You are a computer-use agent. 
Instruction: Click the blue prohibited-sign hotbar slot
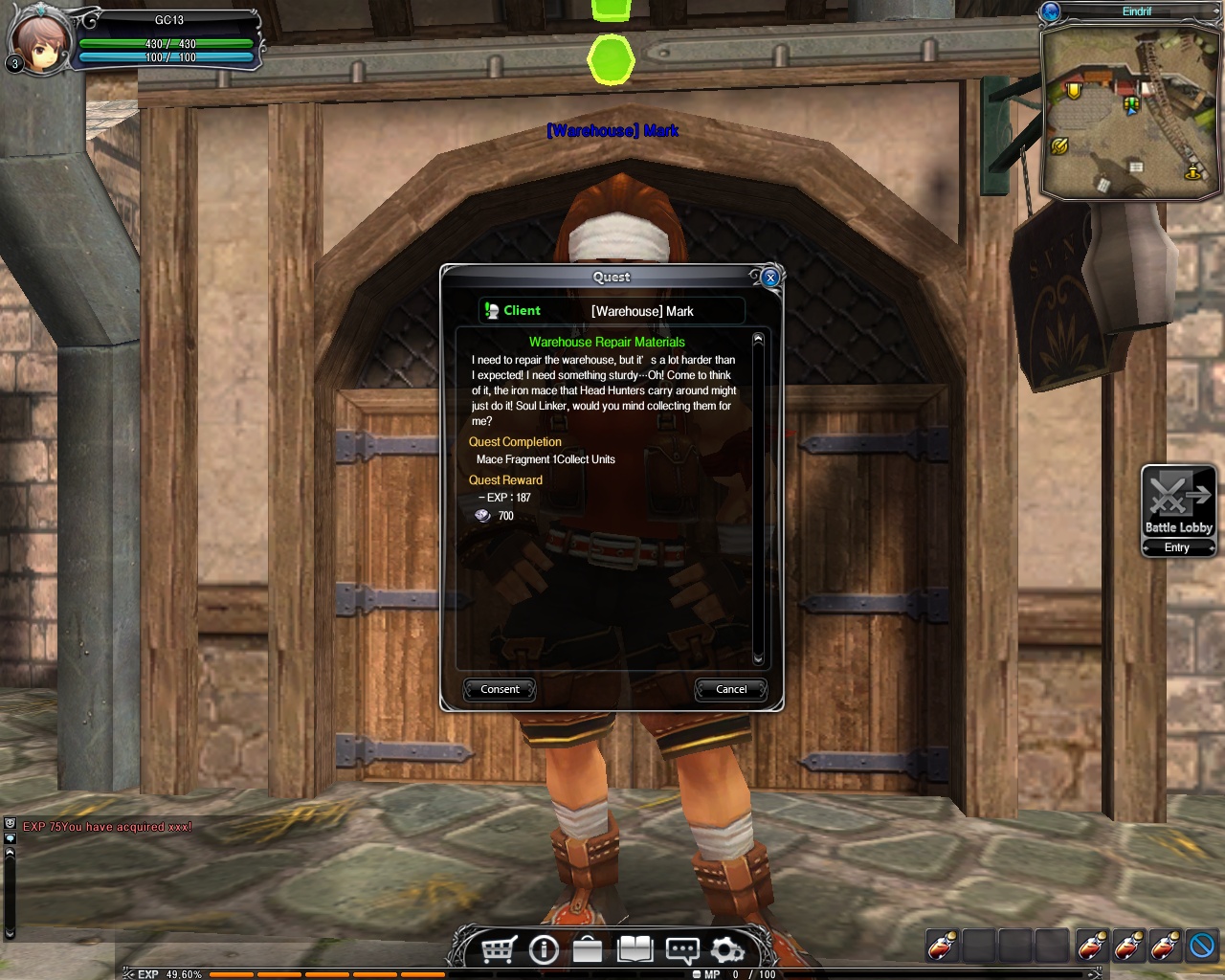1202,946
